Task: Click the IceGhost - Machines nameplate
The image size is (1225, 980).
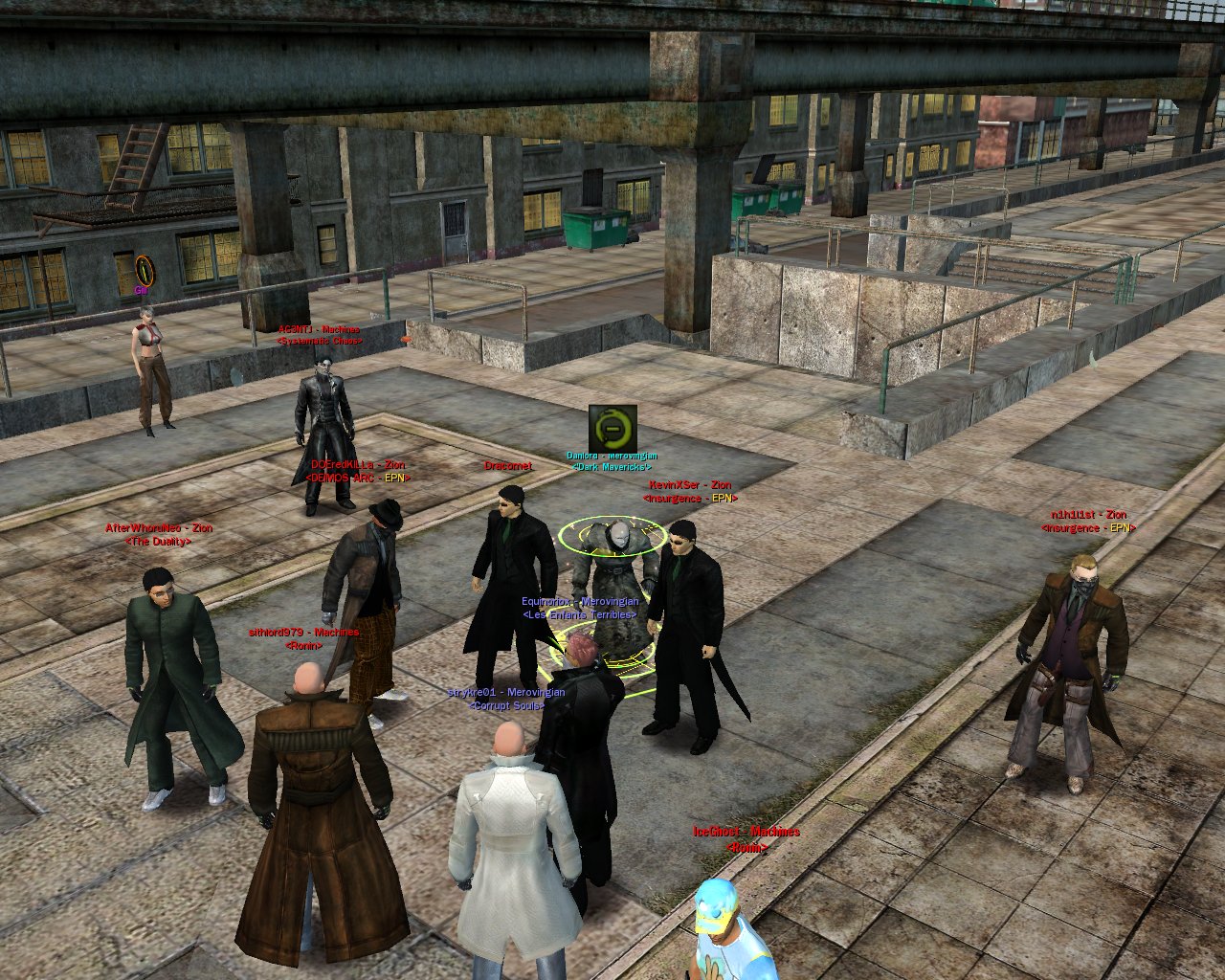Action: [746, 833]
